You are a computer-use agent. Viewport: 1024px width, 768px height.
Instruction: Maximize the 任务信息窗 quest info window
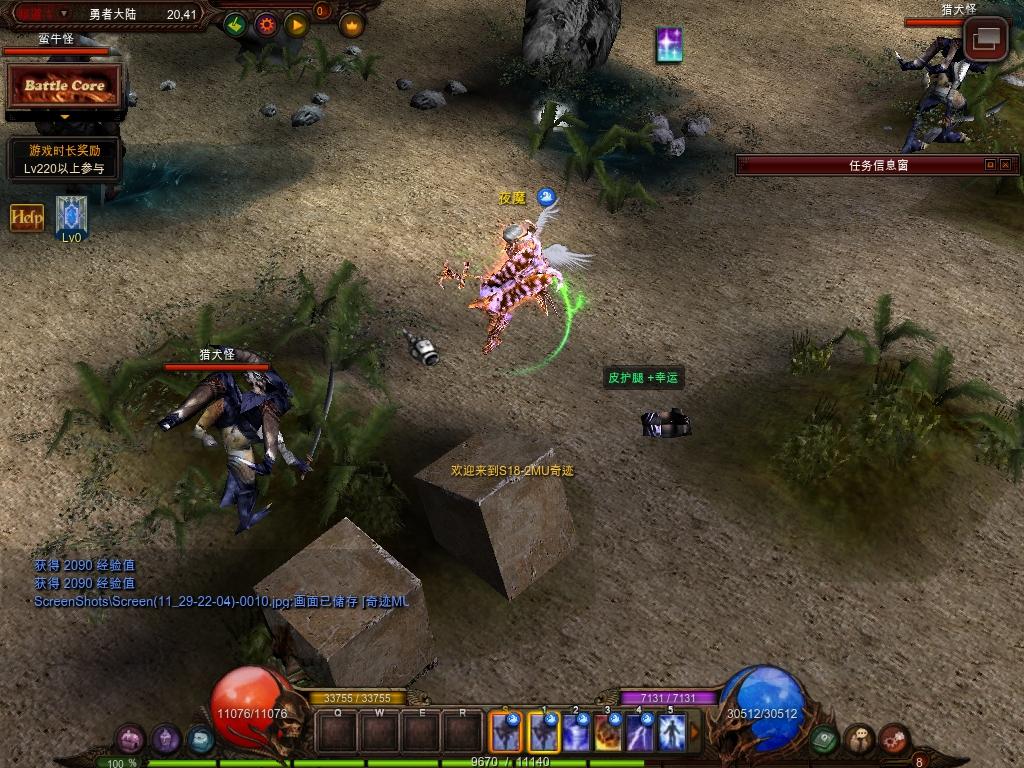pos(990,165)
